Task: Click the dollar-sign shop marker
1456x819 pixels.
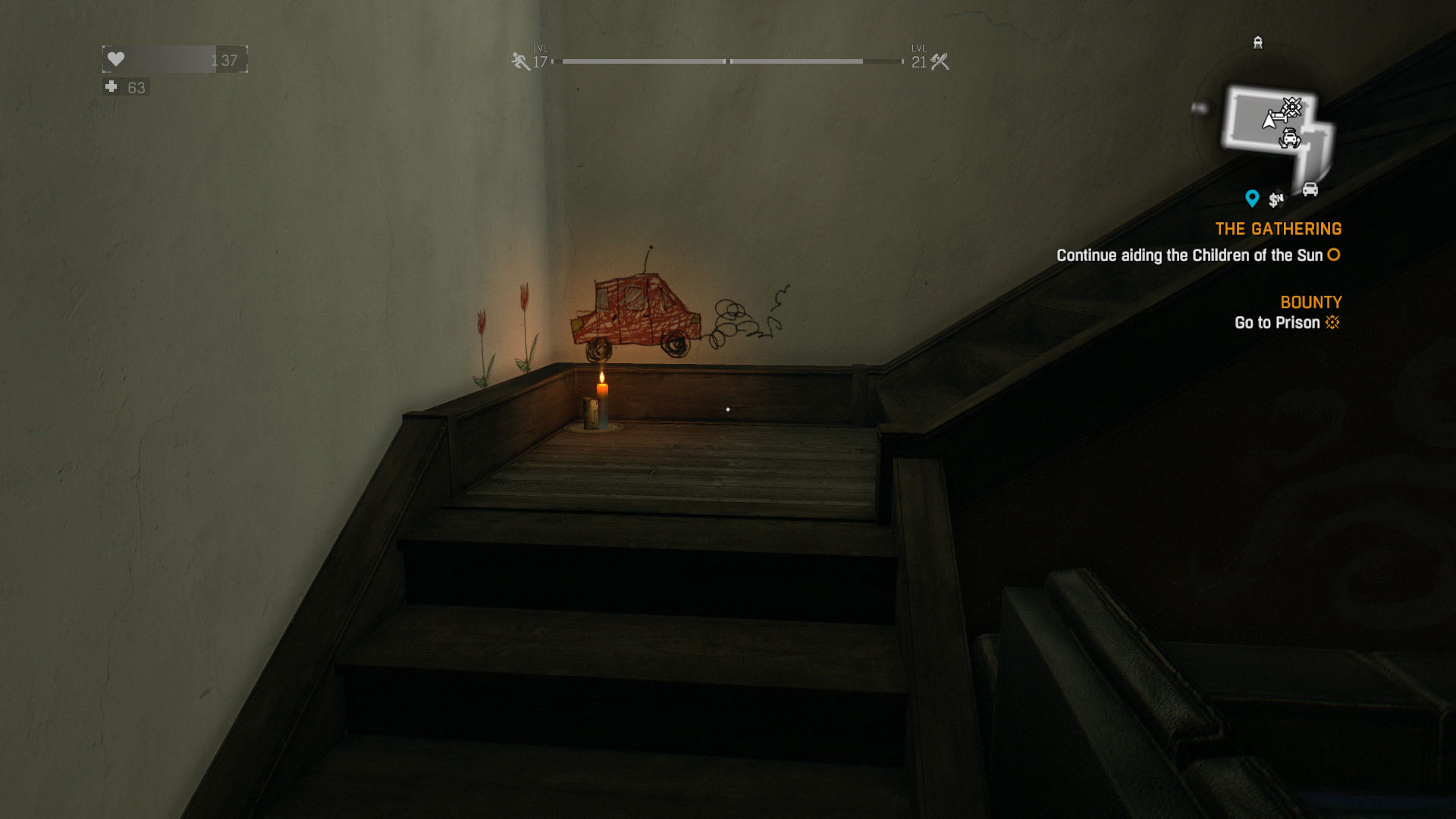Action: tap(1276, 199)
